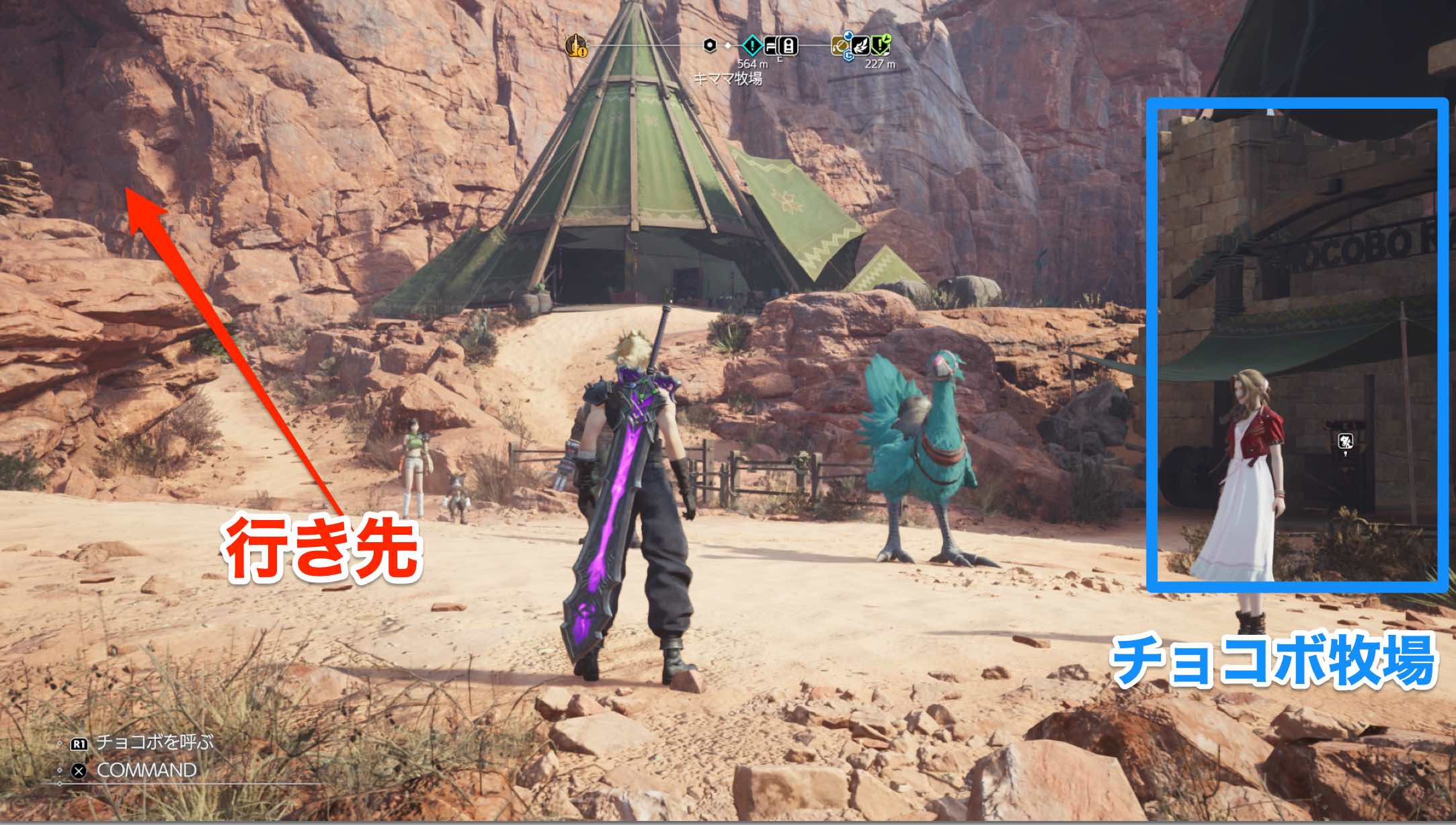Click the cyan diamond quest marker above the tent
The width and height of the screenshot is (1456, 825).
[x=753, y=44]
